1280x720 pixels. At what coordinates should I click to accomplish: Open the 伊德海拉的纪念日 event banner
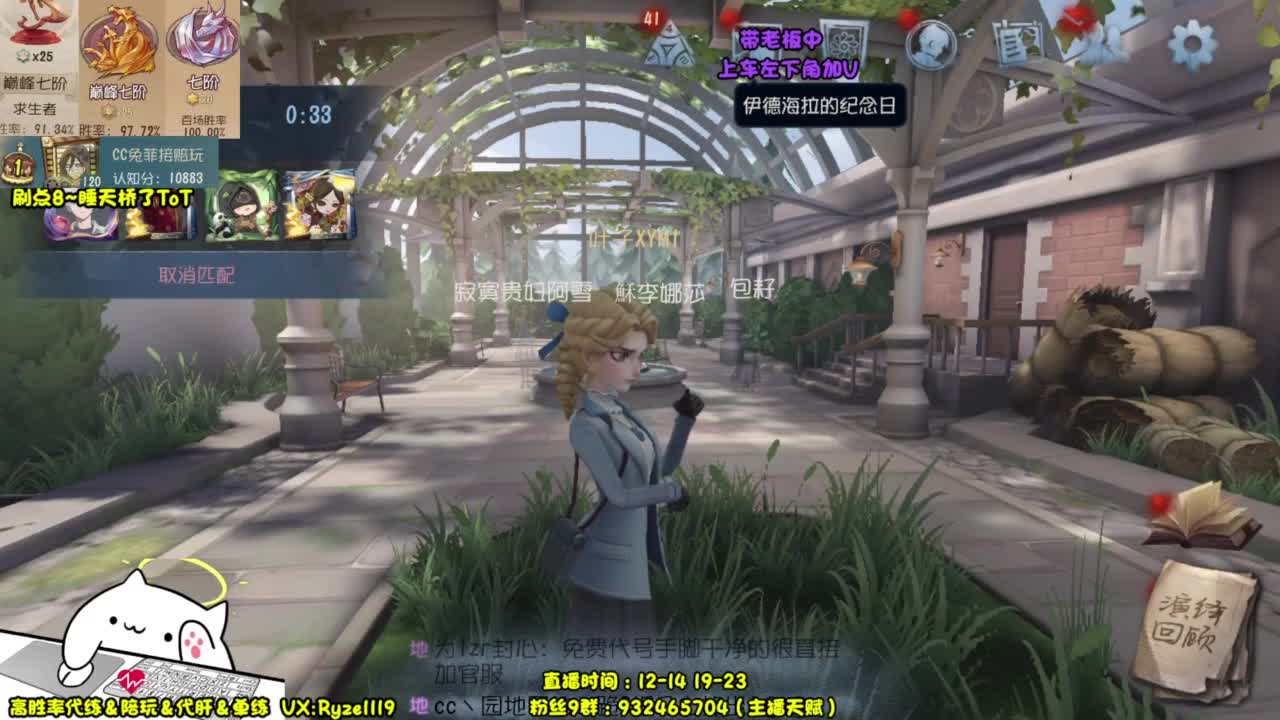point(819,104)
